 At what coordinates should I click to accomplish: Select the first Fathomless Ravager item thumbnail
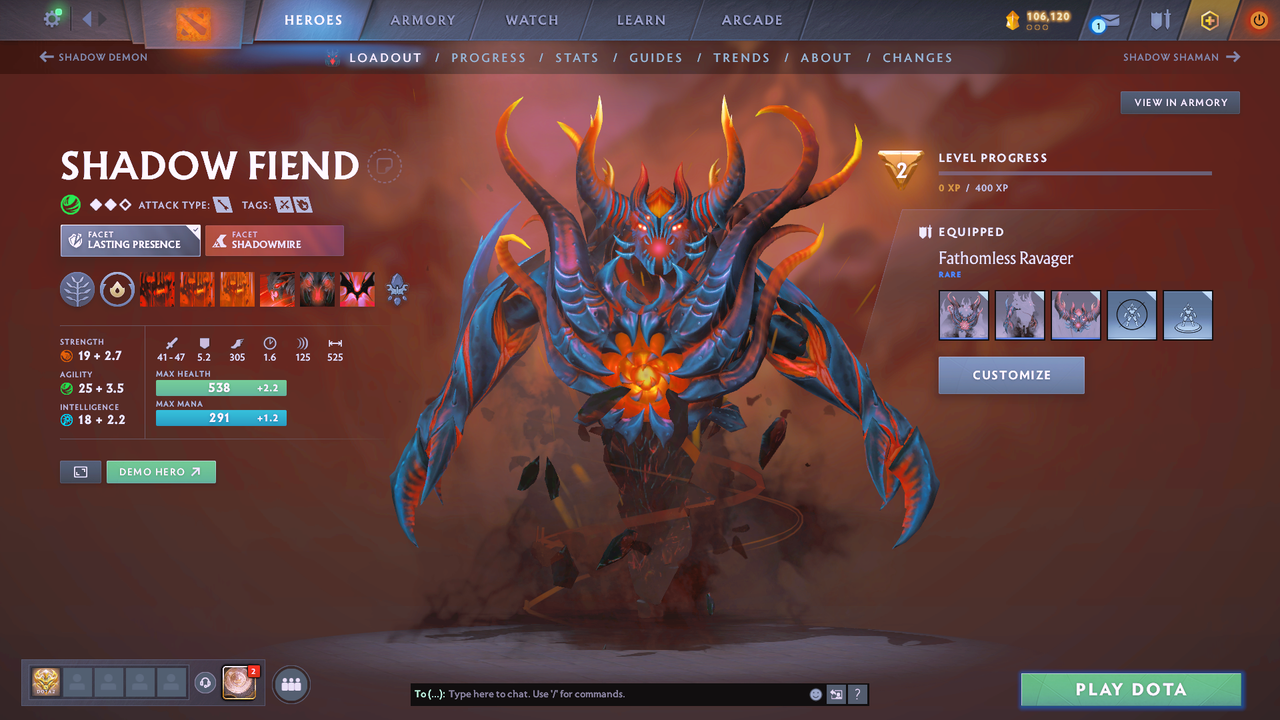(x=963, y=314)
